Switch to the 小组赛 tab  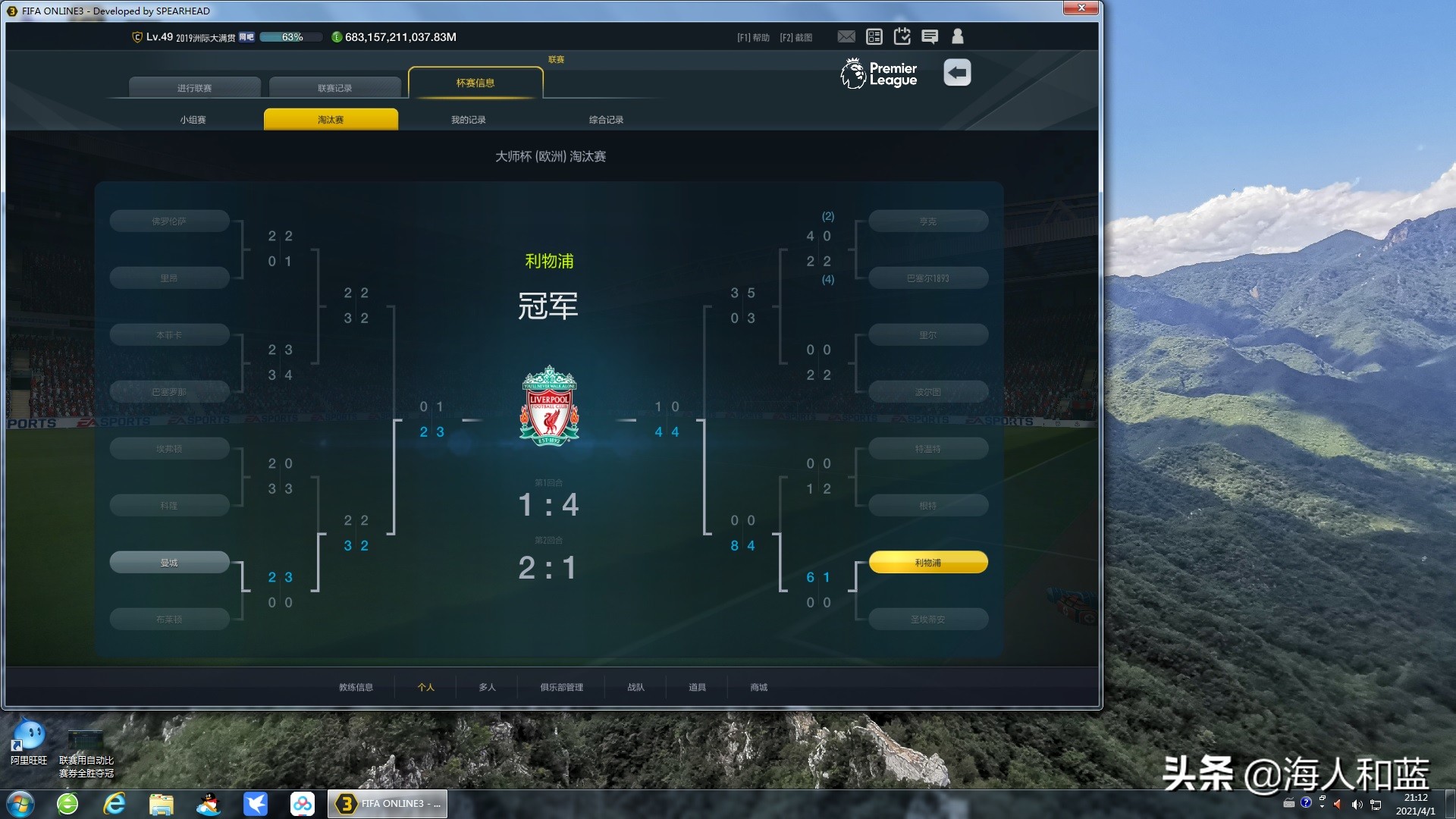pyautogui.click(x=194, y=119)
